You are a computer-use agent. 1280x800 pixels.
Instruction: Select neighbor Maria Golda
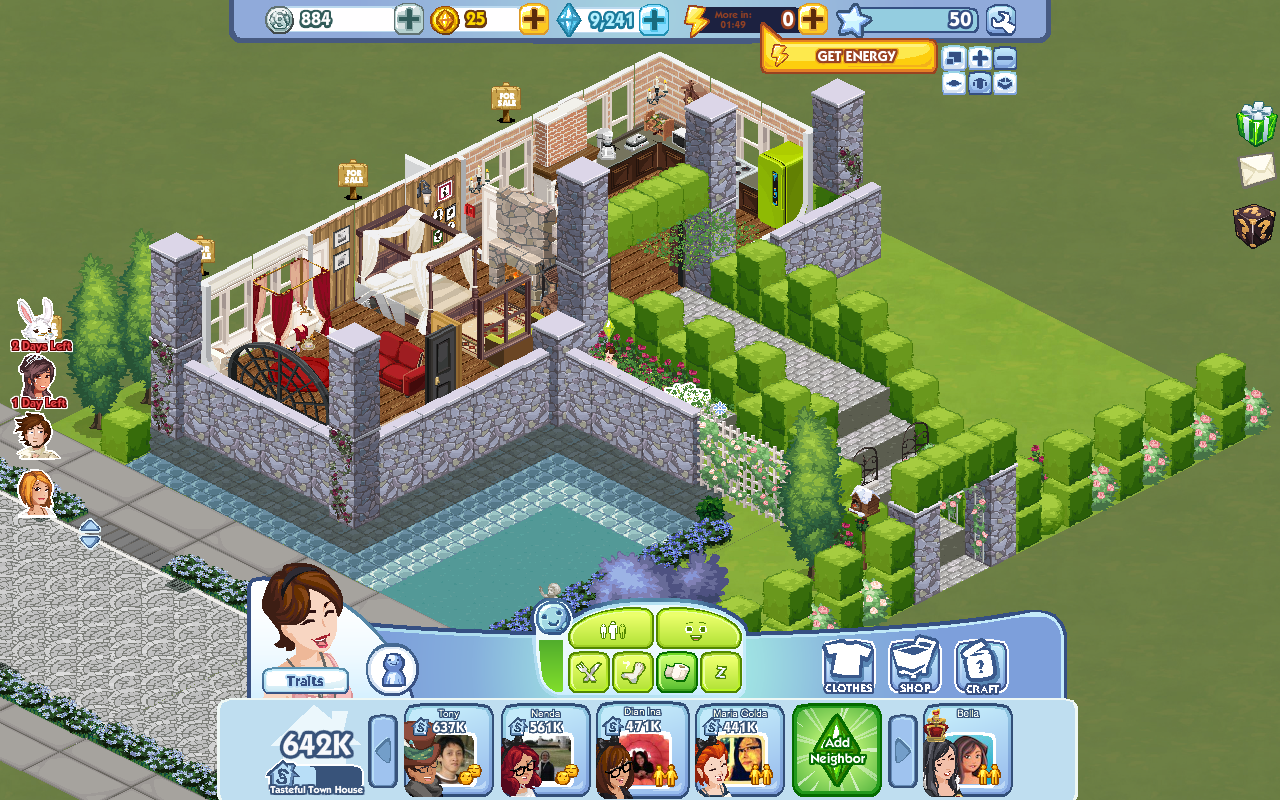pyautogui.click(x=741, y=751)
